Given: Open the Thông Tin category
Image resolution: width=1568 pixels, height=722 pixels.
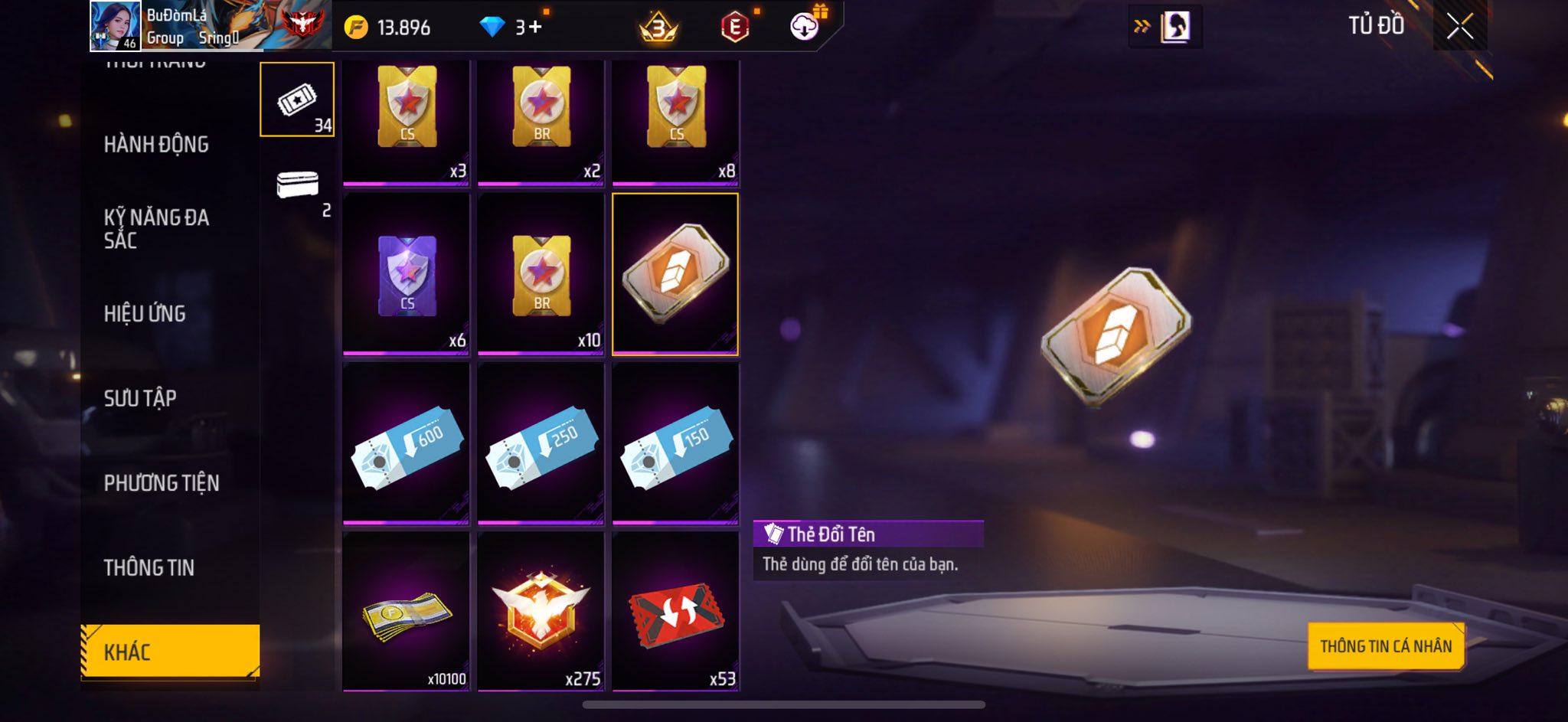Looking at the screenshot, I should pyautogui.click(x=149, y=567).
